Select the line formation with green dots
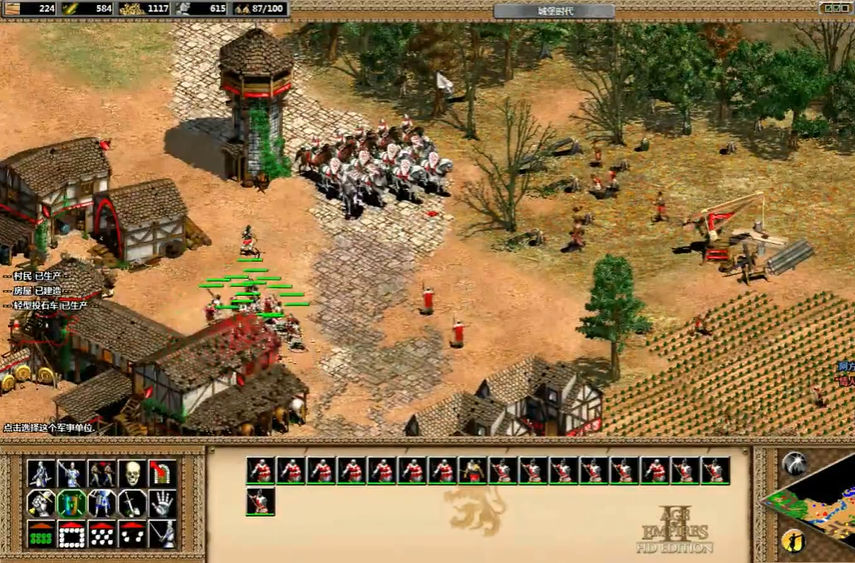The height and width of the screenshot is (563, 855). [x=40, y=535]
